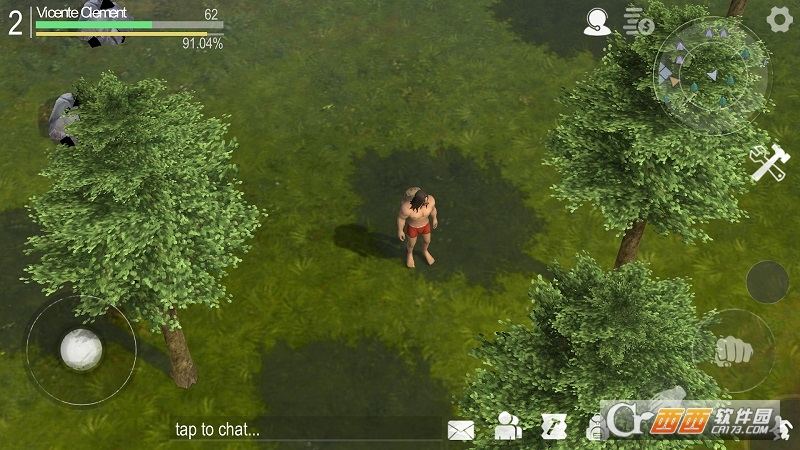The height and width of the screenshot is (450, 800).
Task: Open the coin shop icon
Action: click(638, 21)
